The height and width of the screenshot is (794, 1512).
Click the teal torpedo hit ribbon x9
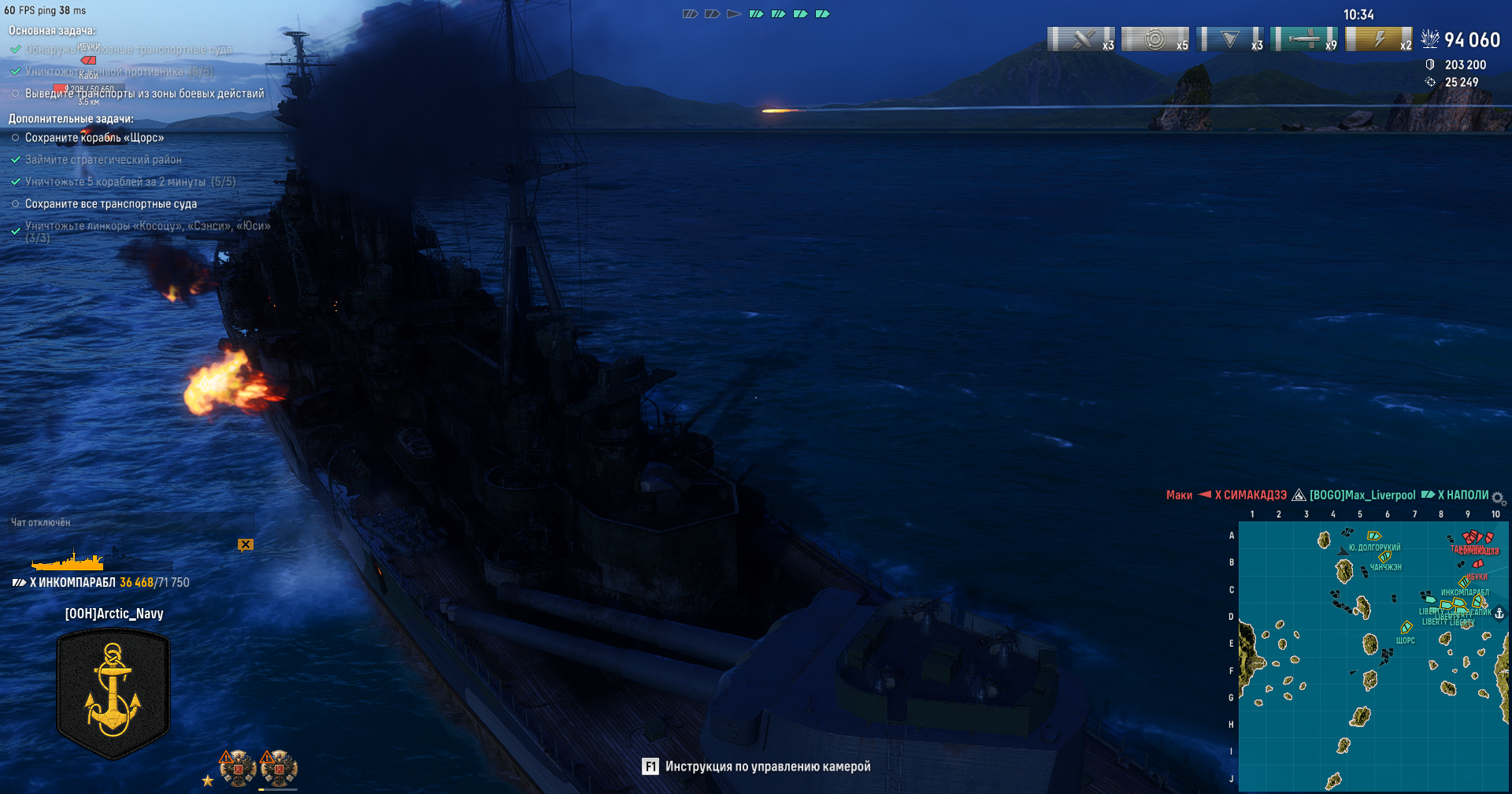[1304, 39]
